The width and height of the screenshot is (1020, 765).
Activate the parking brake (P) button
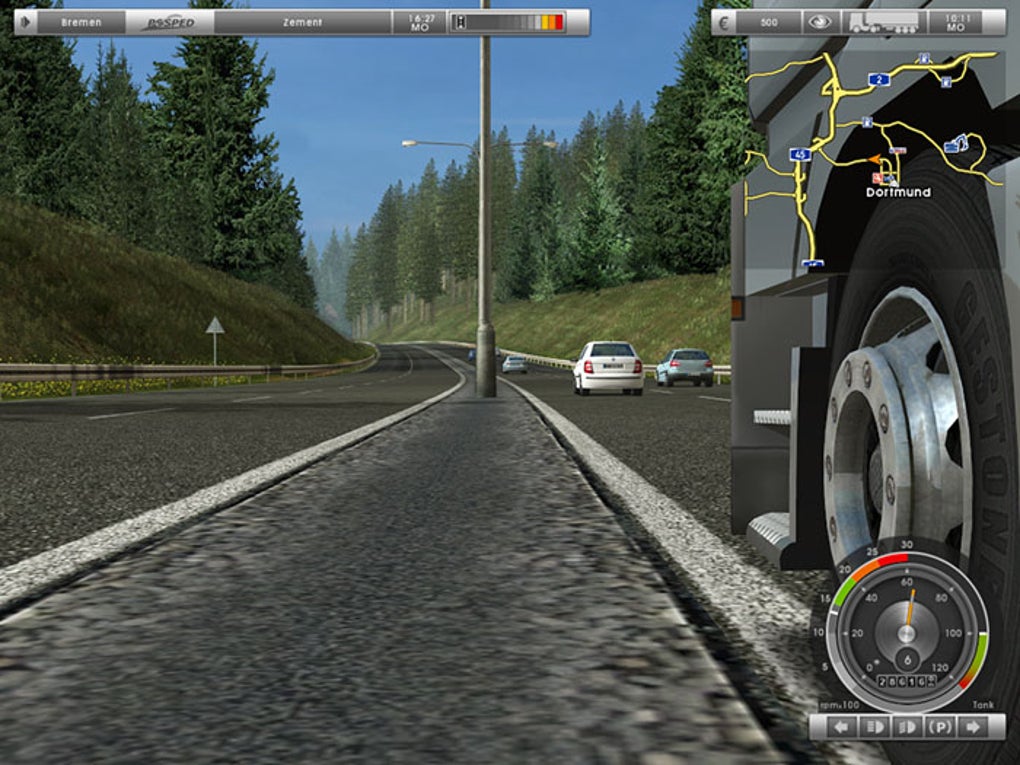(x=939, y=727)
